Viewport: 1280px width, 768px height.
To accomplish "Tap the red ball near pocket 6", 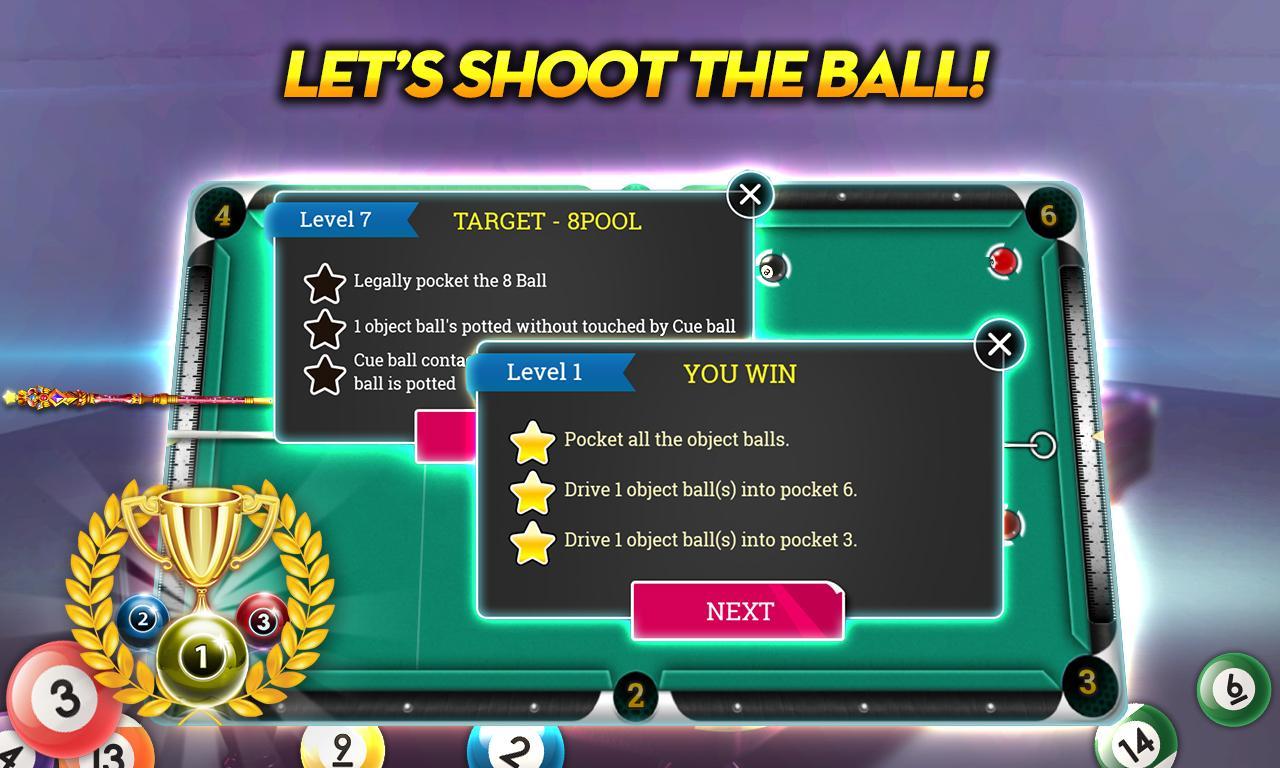I will pyautogui.click(x=1005, y=258).
